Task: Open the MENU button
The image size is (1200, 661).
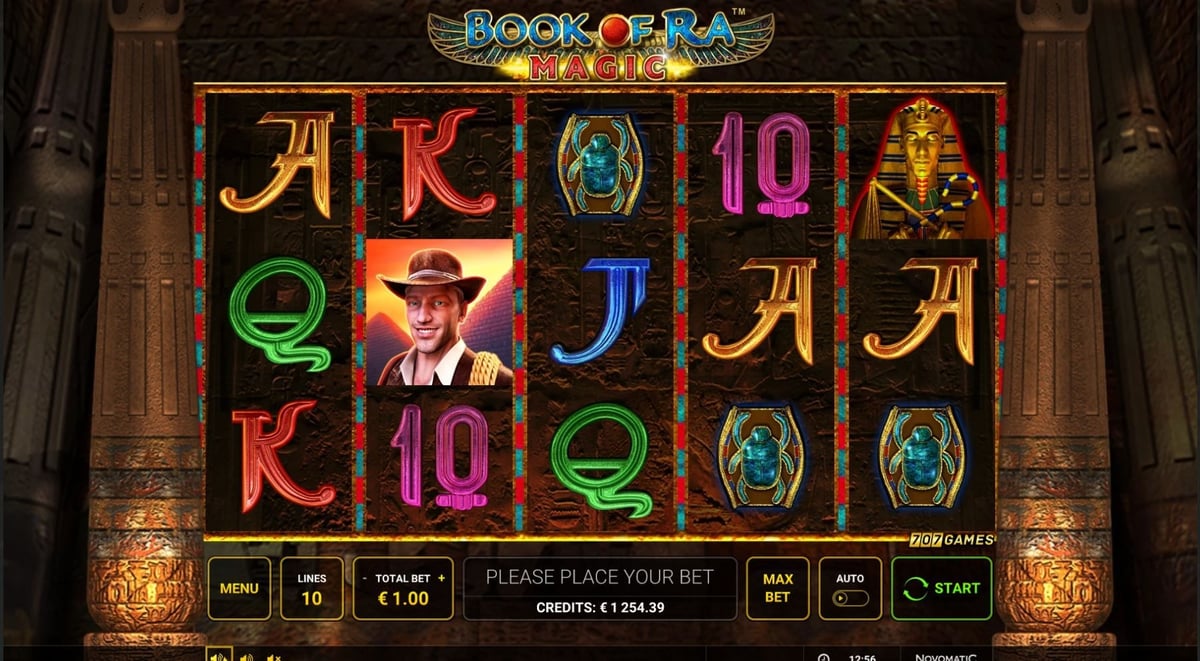Action: [x=239, y=588]
